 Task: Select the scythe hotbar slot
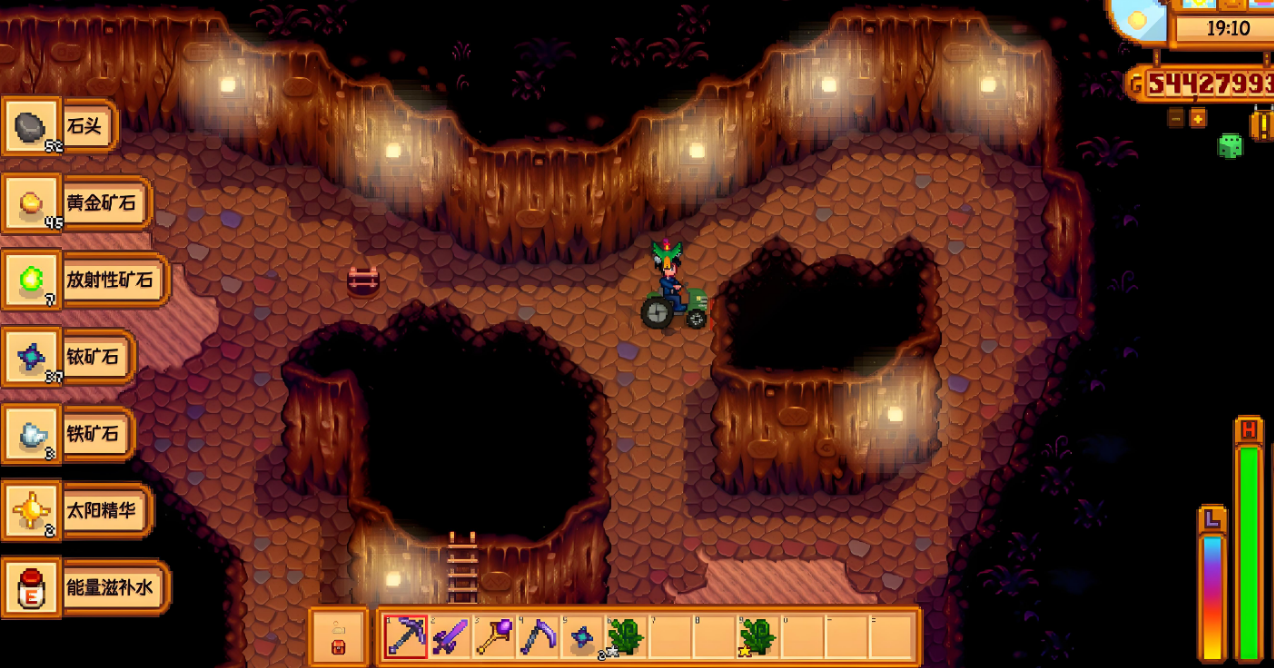coord(540,636)
